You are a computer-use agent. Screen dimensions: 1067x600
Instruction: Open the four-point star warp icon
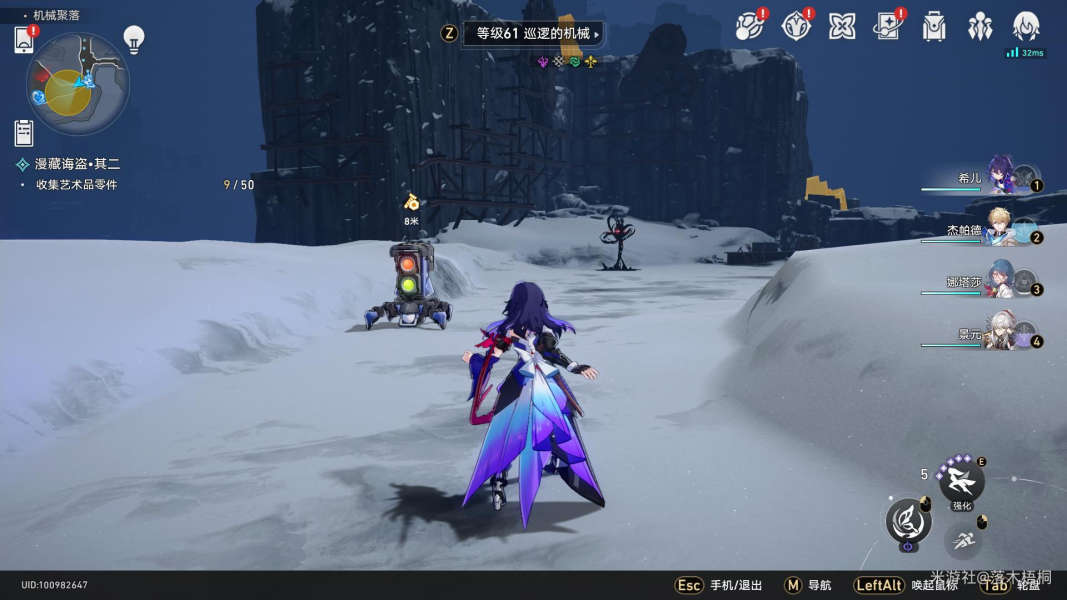coord(842,27)
